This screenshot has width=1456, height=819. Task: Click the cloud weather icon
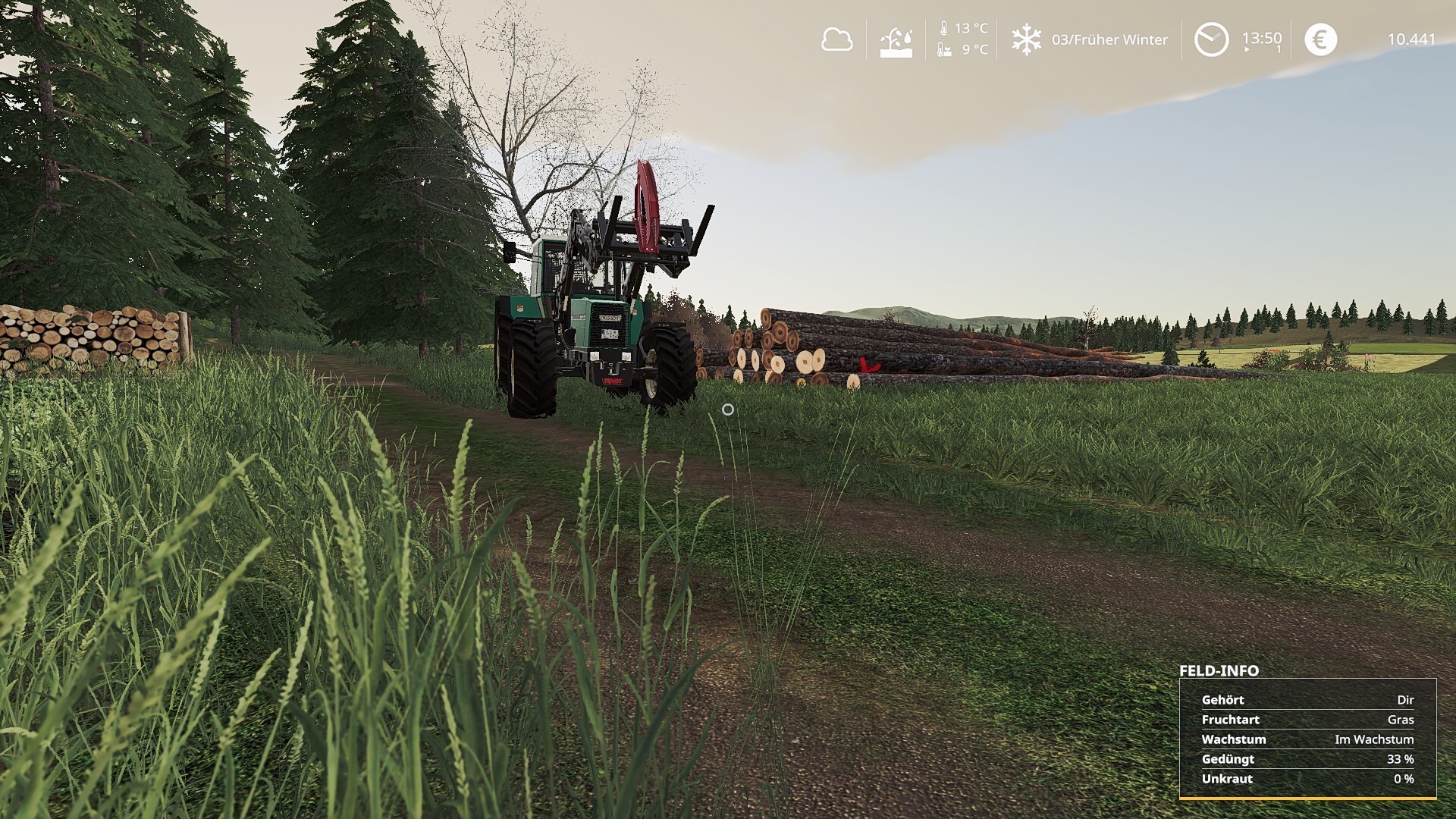(836, 39)
